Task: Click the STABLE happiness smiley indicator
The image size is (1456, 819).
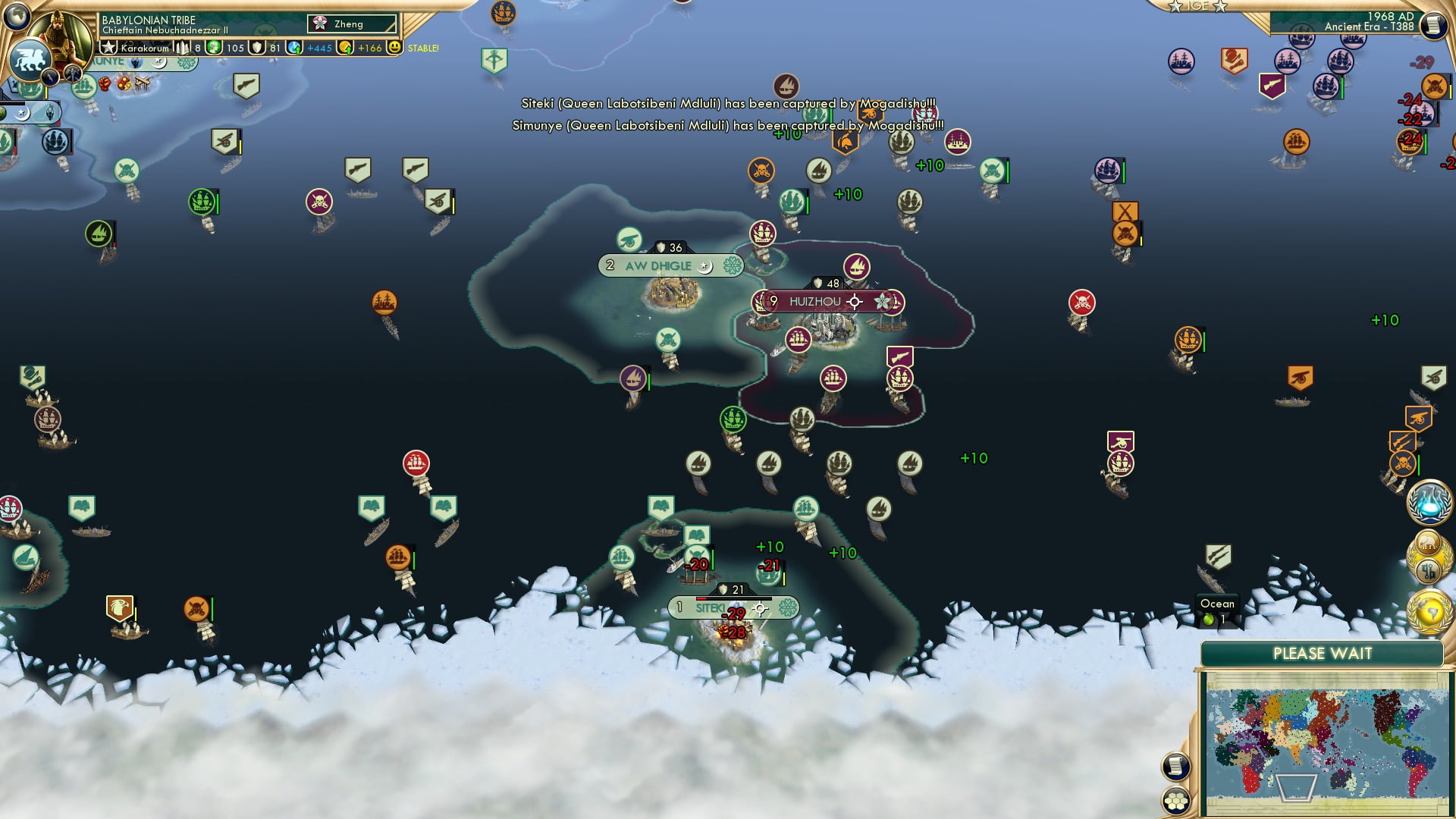Action: [396, 48]
